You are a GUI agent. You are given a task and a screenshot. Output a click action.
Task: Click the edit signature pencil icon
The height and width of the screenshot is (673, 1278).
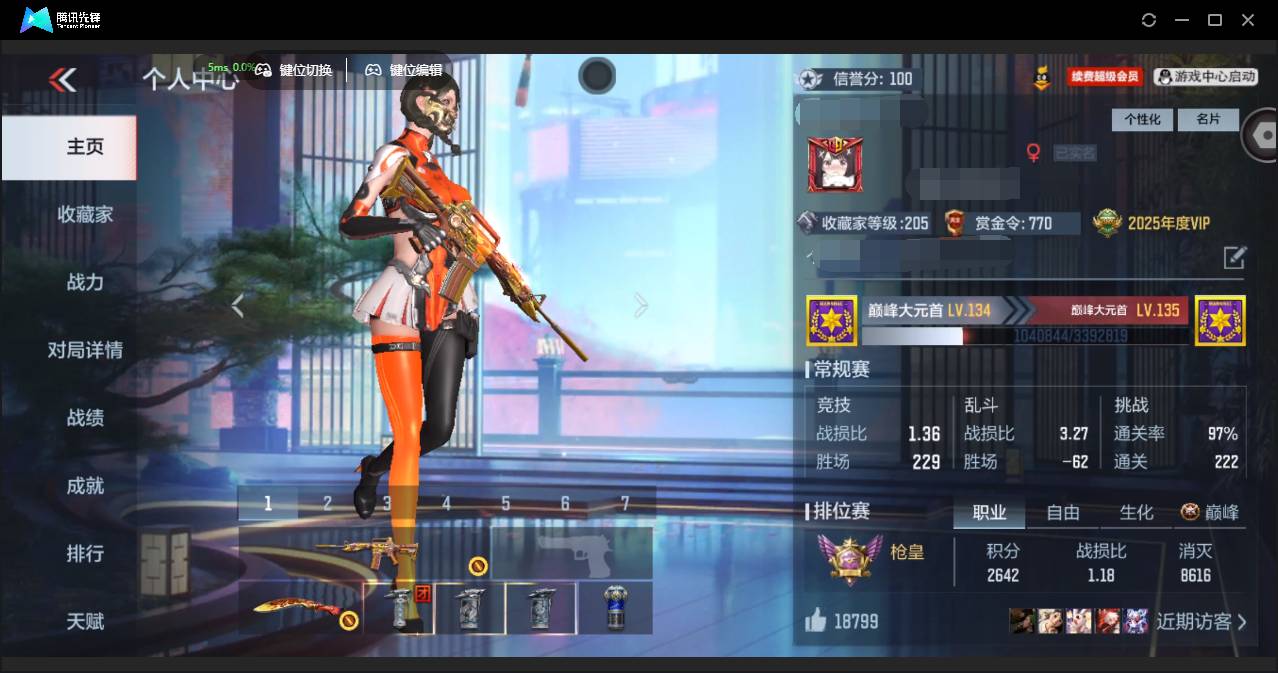pyautogui.click(x=1234, y=258)
